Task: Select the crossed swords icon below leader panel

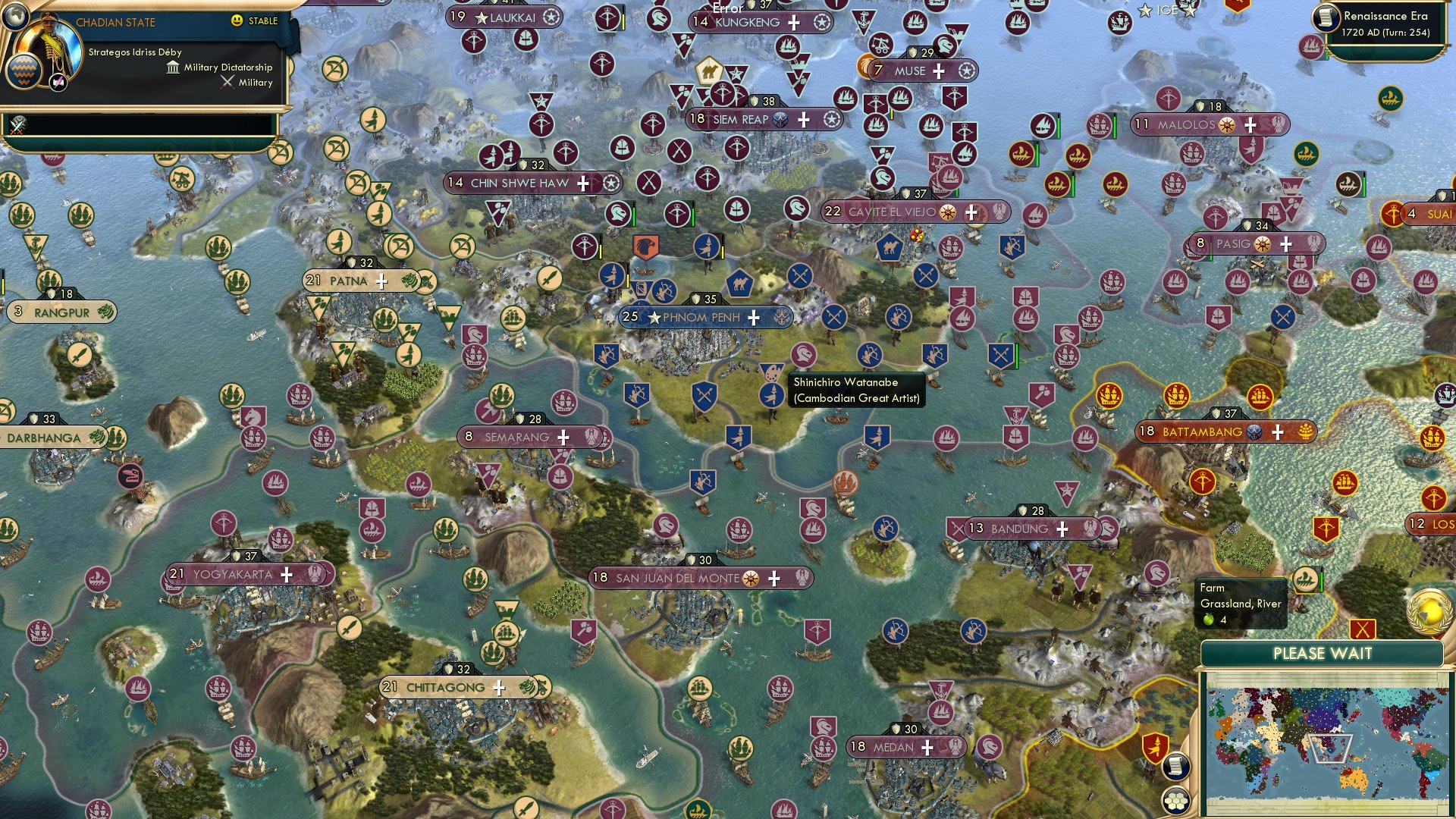Action: [x=18, y=125]
